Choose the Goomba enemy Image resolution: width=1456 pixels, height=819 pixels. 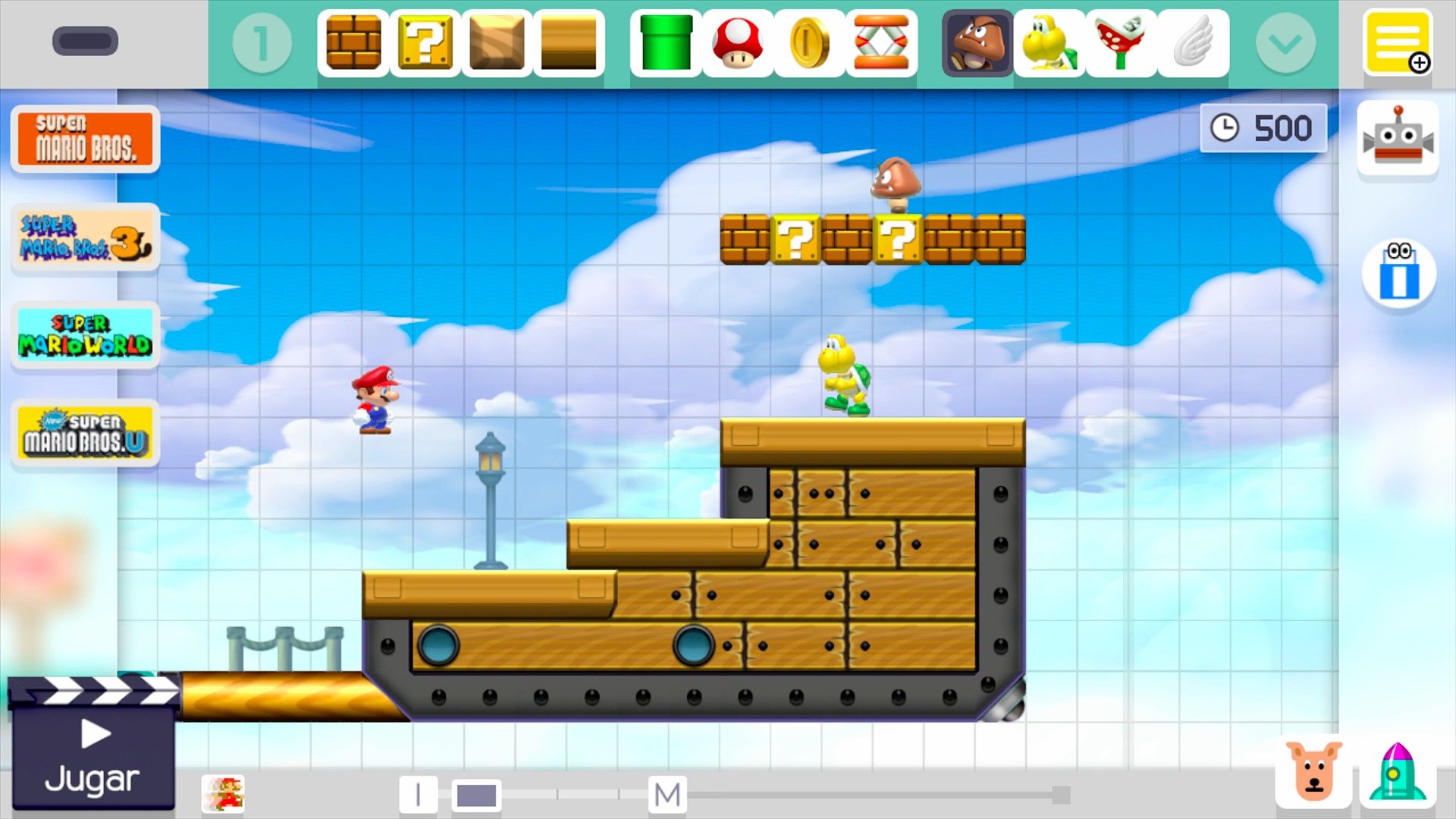click(x=975, y=43)
